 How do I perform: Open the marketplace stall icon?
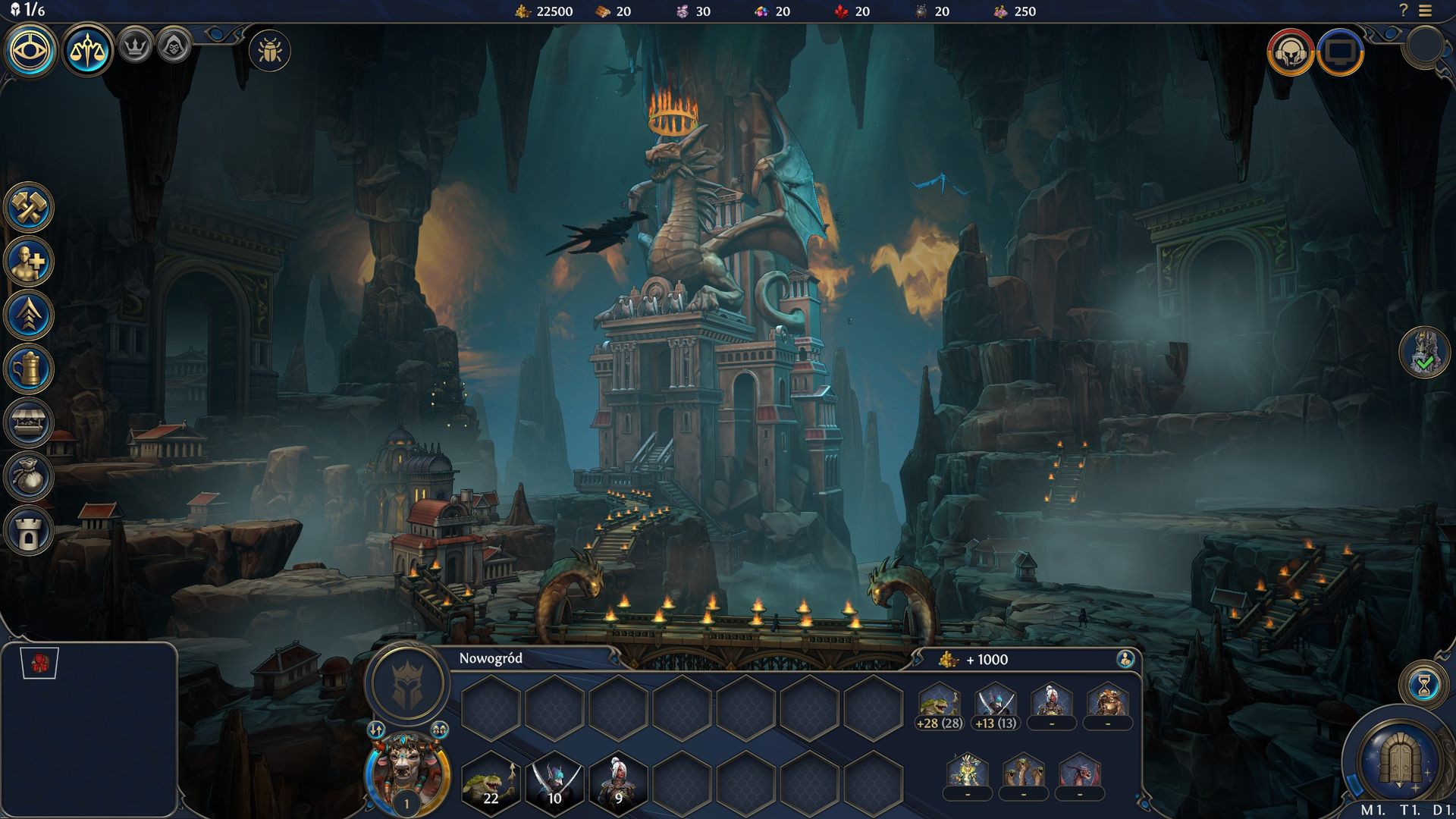click(29, 423)
